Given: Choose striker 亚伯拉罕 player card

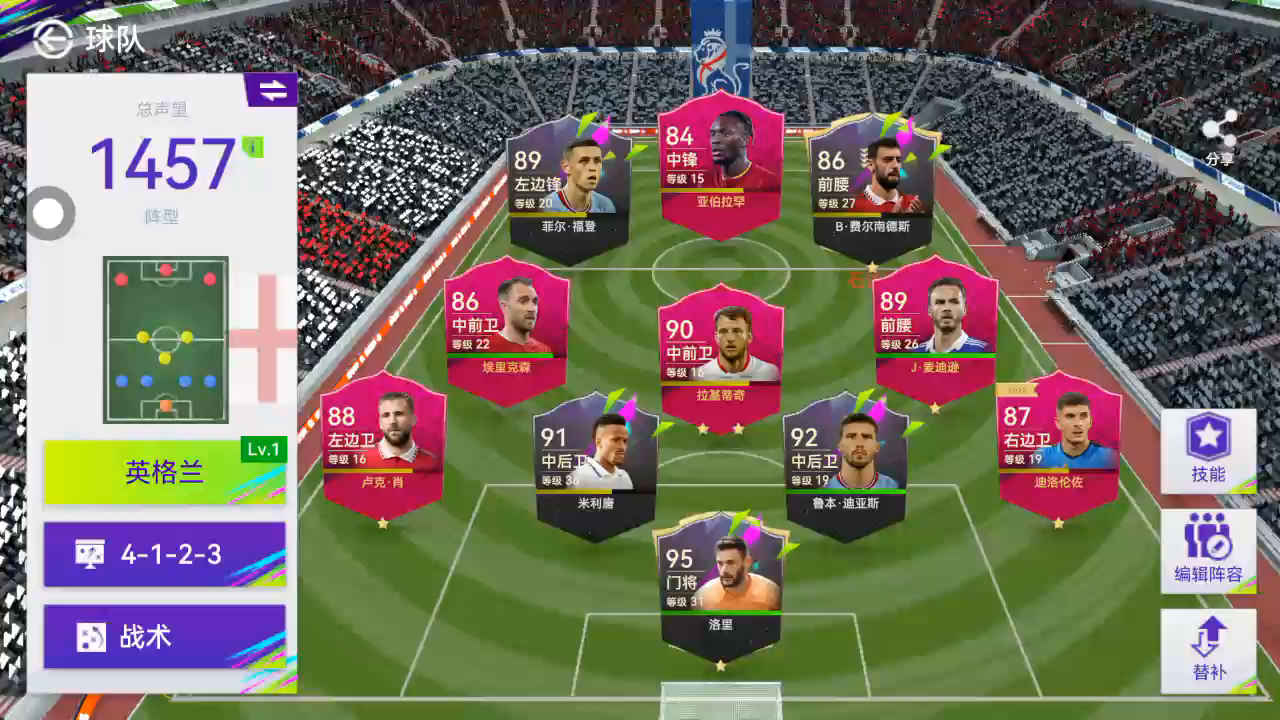Looking at the screenshot, I should point(720,165).
